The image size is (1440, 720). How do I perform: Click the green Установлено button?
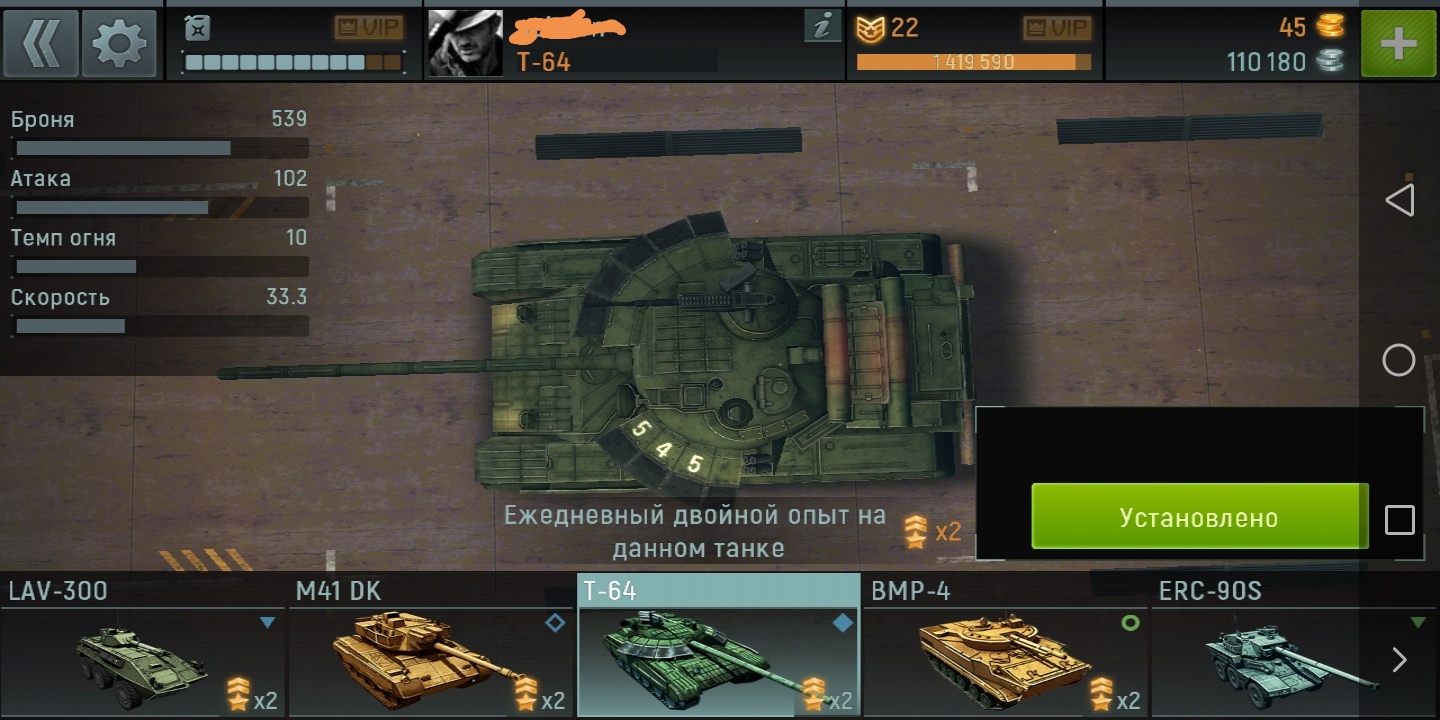[1199, 517]
